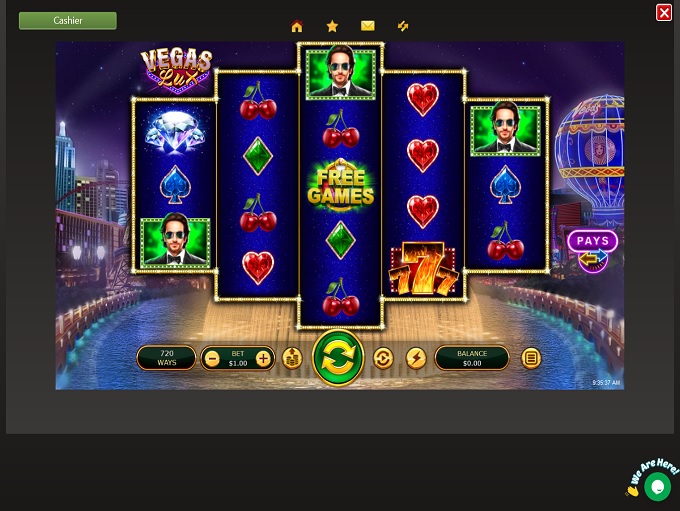The width and height of the screenshot is (680, 511).
Task: Open the PAYS paytable button
Action: point(592,241)
